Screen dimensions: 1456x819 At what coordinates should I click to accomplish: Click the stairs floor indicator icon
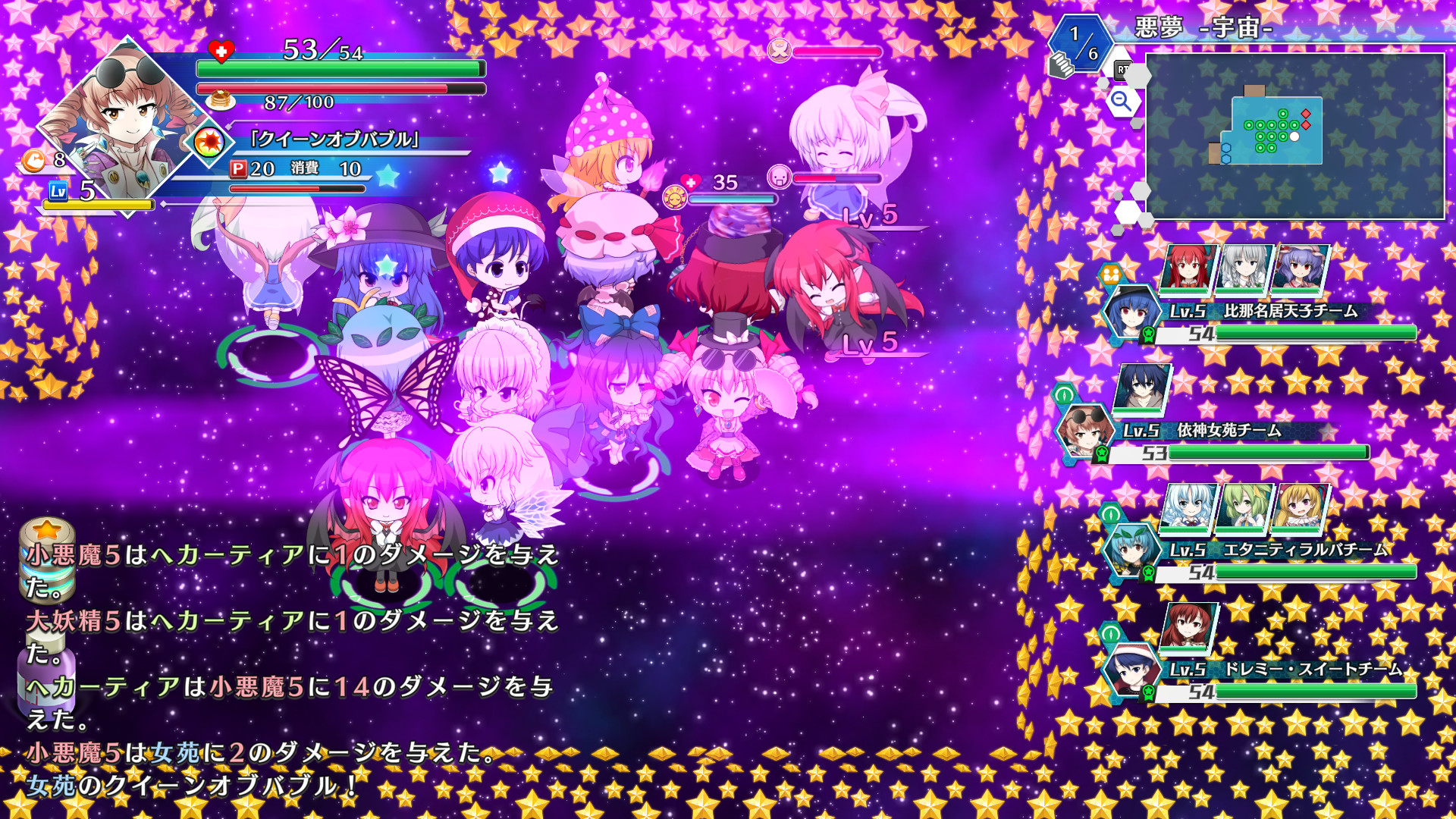1061,64
